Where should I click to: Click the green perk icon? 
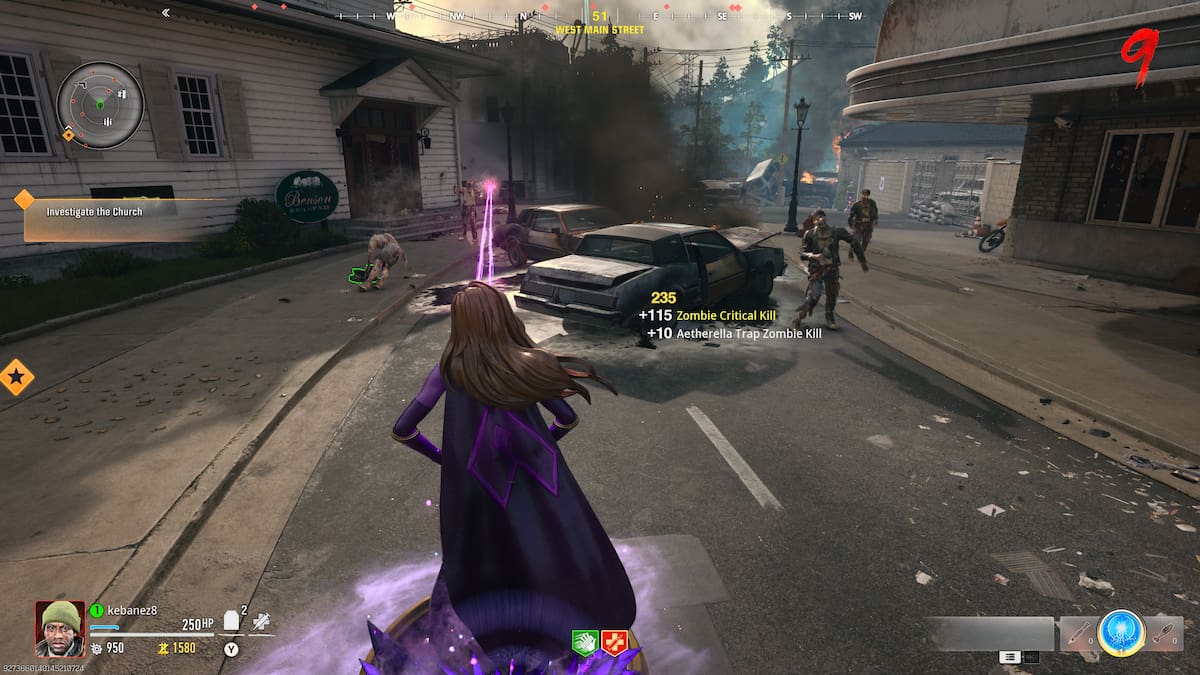pyautogui.click(x=584, y=642)
